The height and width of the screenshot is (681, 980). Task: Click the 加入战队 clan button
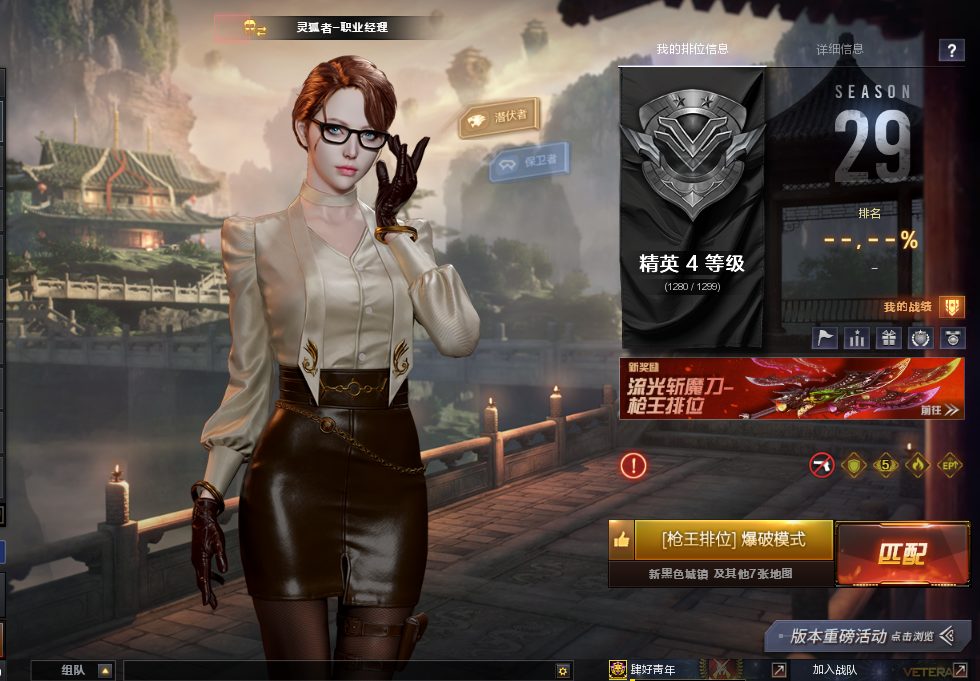(835, 670)
